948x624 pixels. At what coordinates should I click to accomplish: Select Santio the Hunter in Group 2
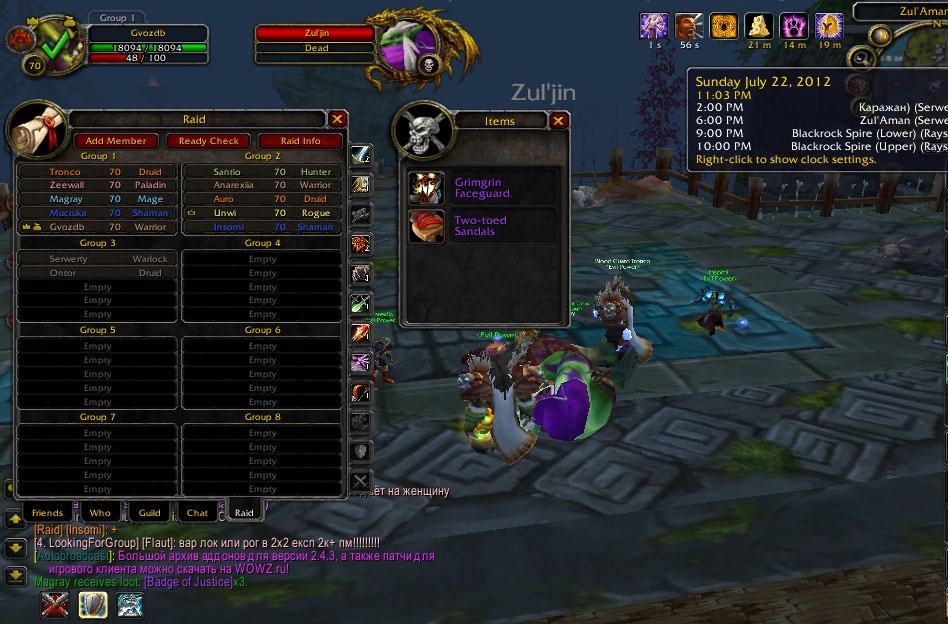click(x=262, y=172)
